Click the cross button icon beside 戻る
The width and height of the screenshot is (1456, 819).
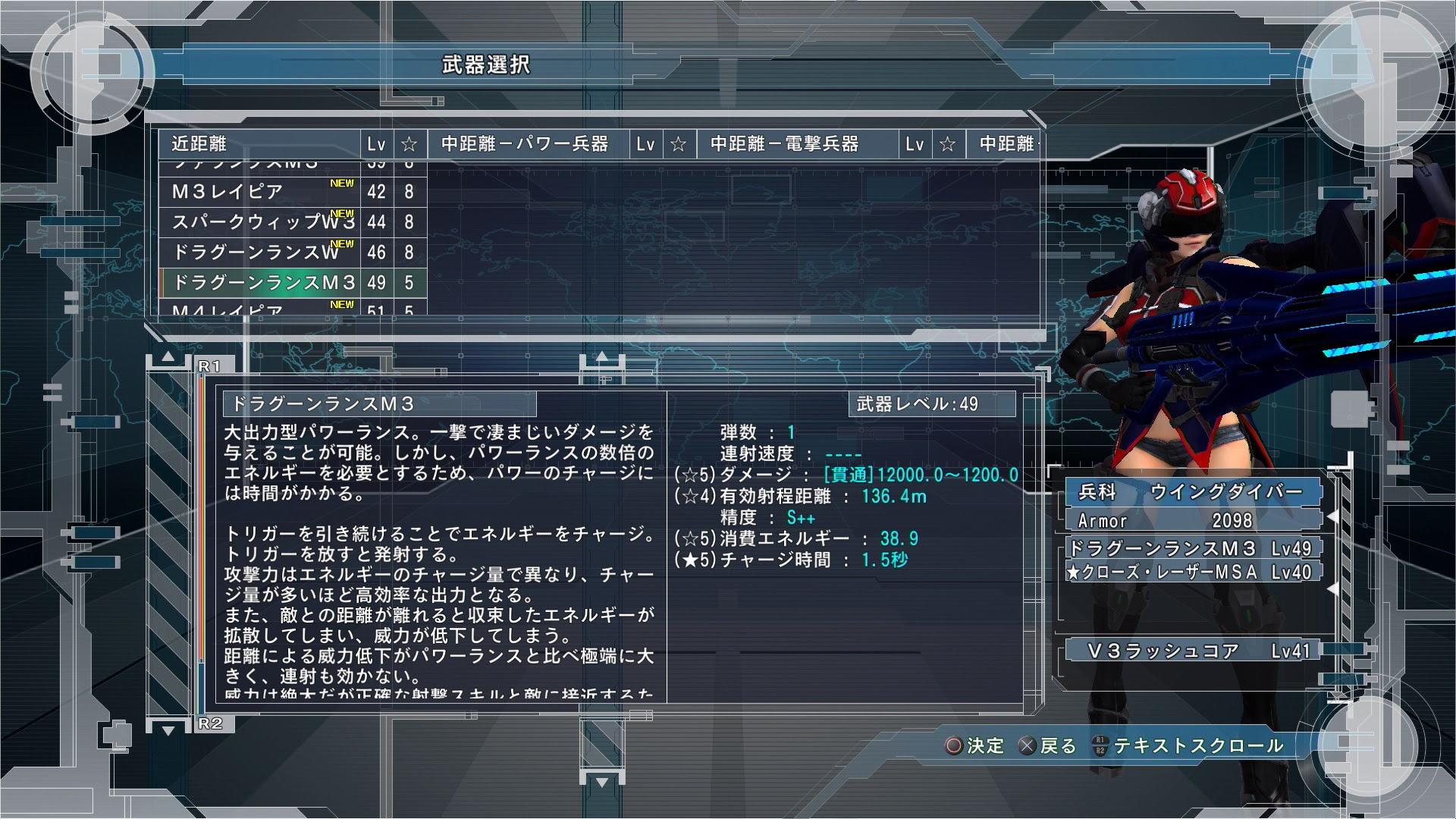pyautogui.click(x=1028, y=746)
